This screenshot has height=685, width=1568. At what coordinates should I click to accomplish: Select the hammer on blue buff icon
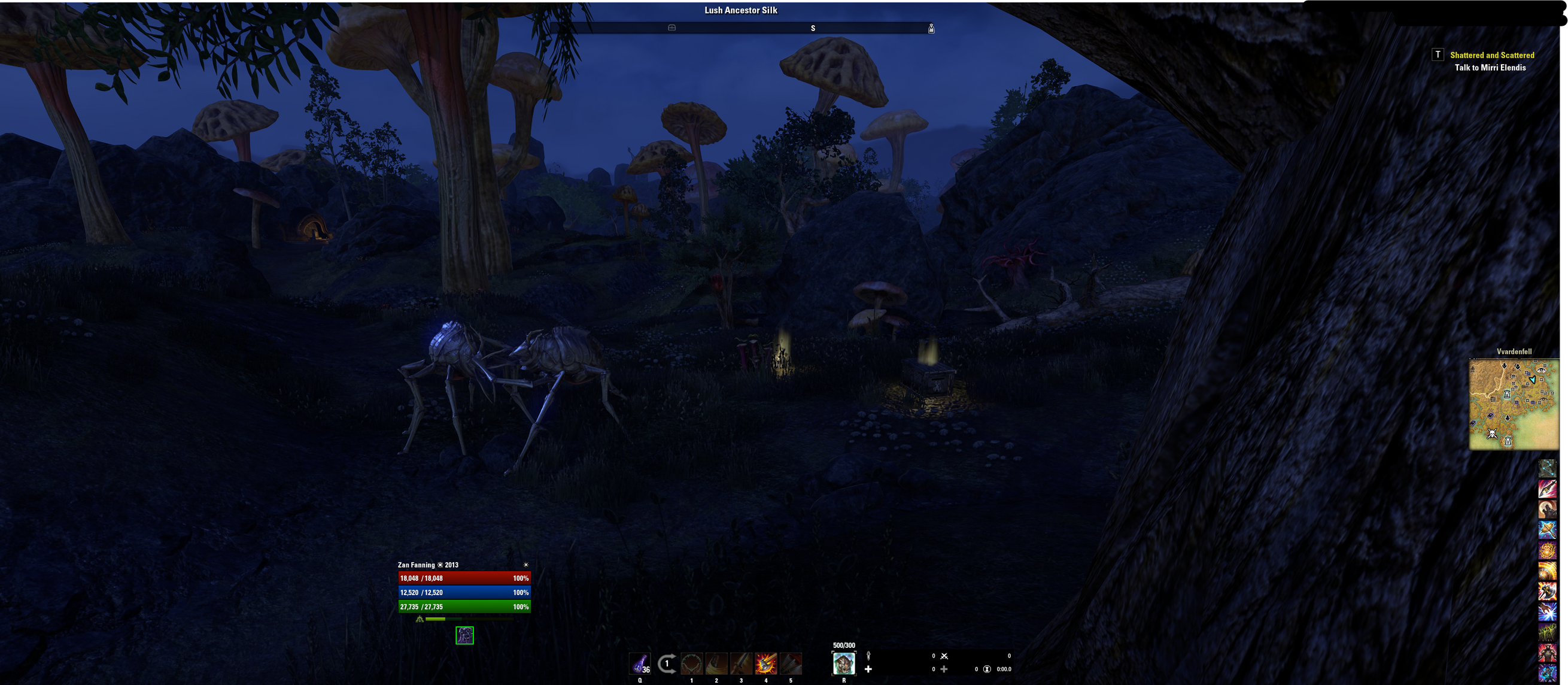tap(1546, 530)
